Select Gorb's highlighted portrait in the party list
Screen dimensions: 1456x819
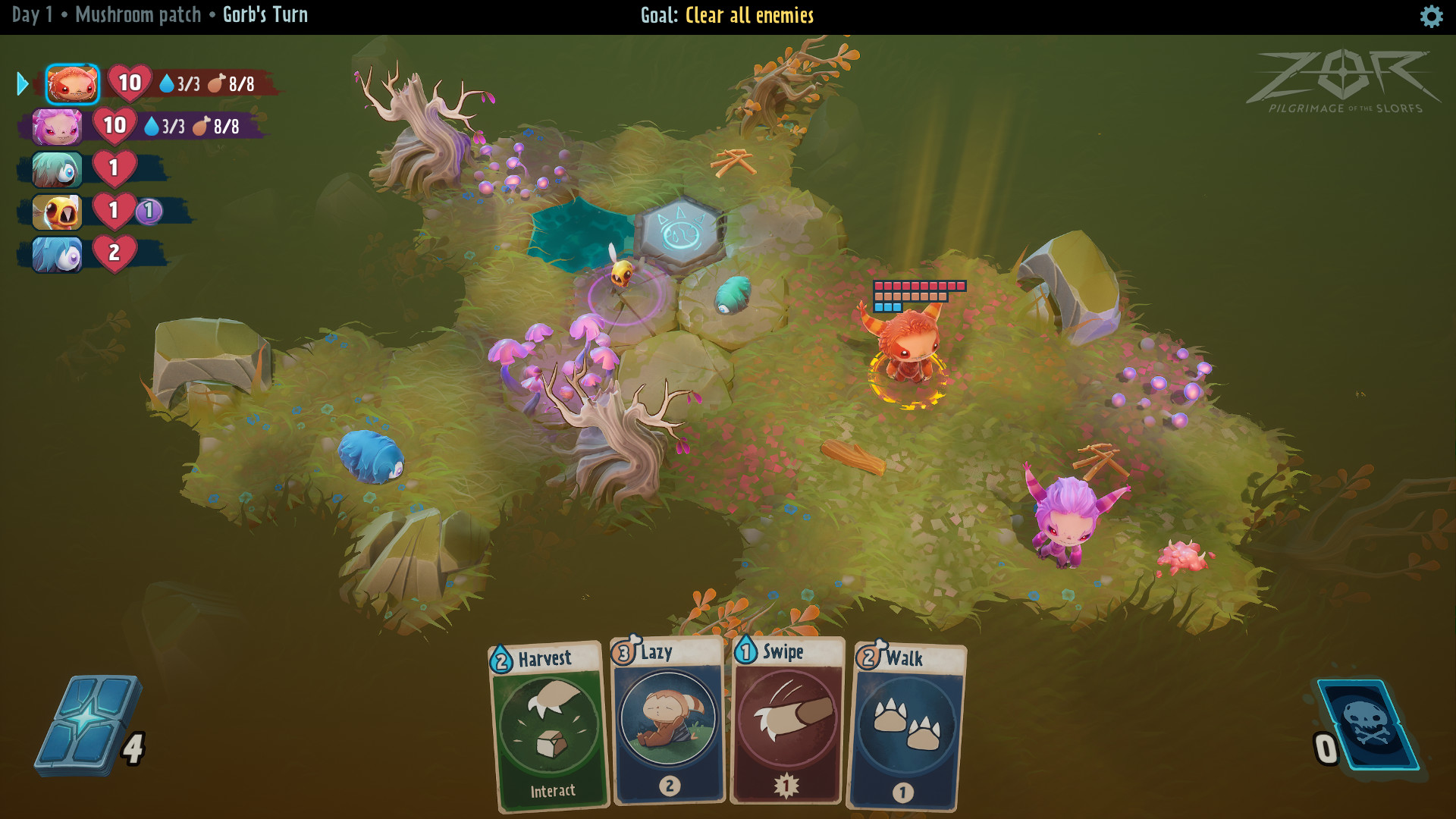(72, 85)
